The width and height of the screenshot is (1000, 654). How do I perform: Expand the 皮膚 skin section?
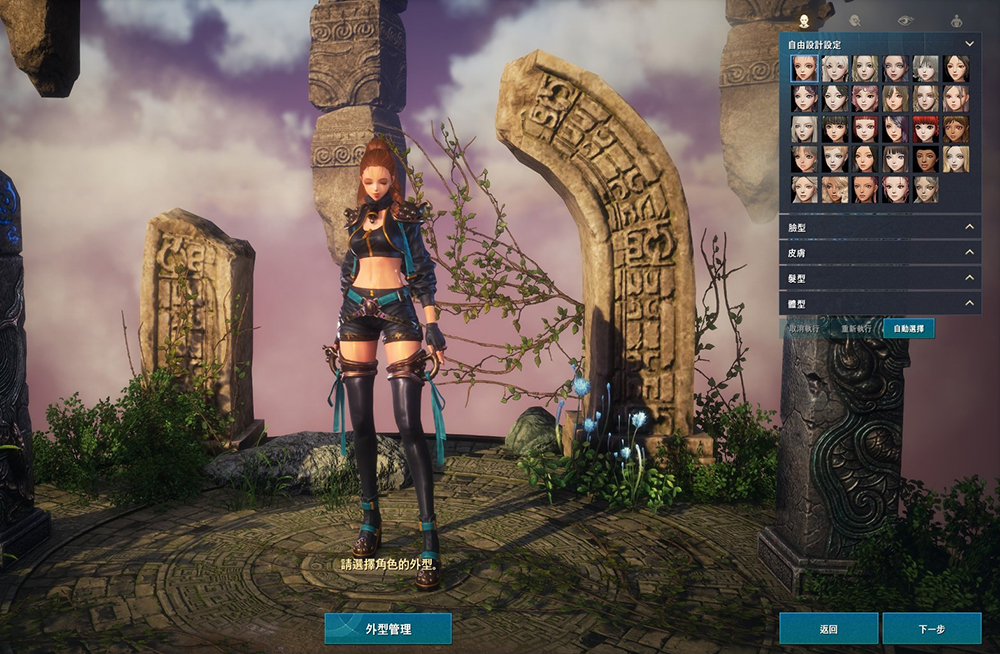(879, 253)
